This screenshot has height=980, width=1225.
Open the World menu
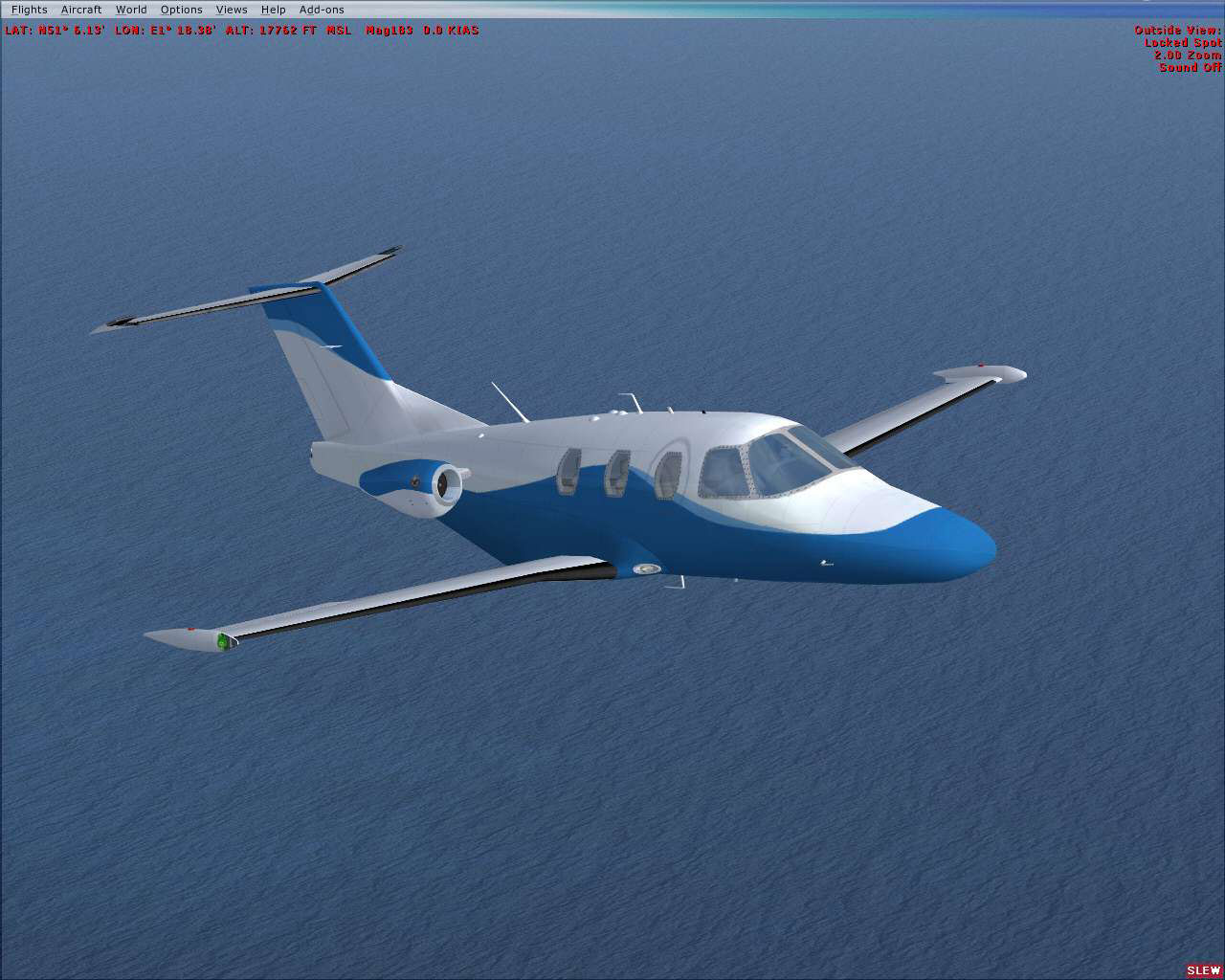[x=131, y=9]
